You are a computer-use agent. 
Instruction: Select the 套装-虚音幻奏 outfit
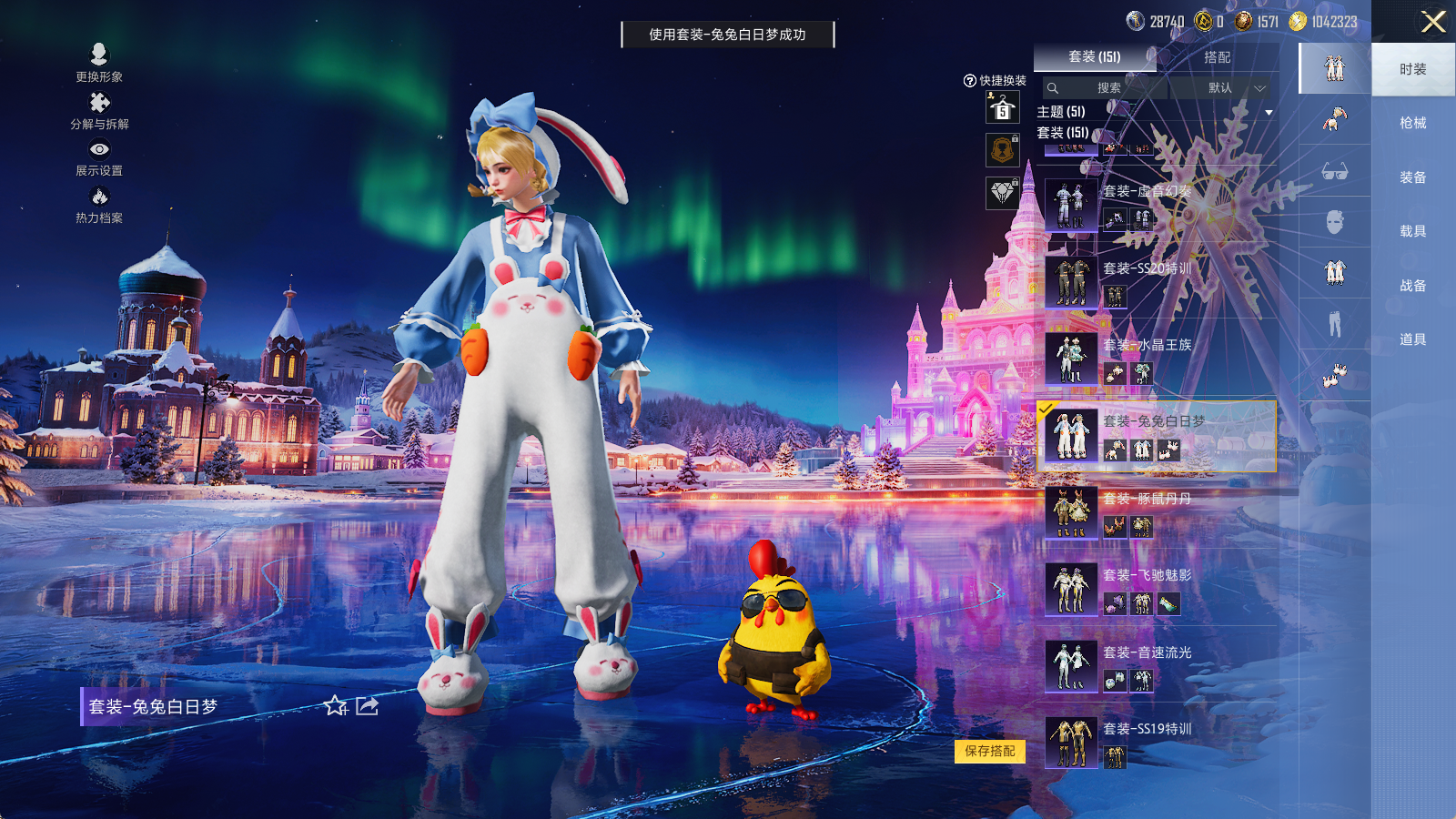(x=1156, y=204)
